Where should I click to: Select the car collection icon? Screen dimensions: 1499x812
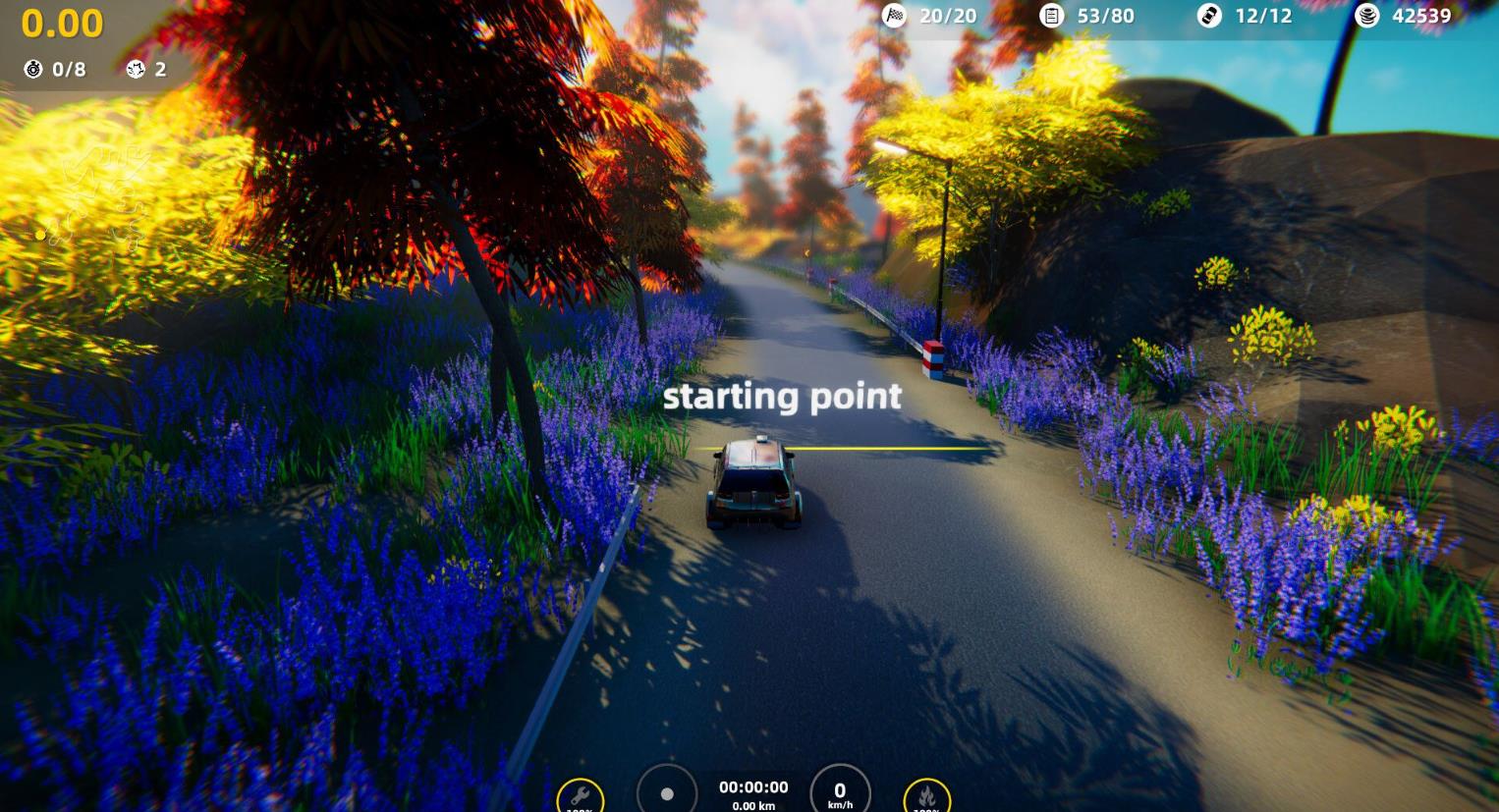1209,16
